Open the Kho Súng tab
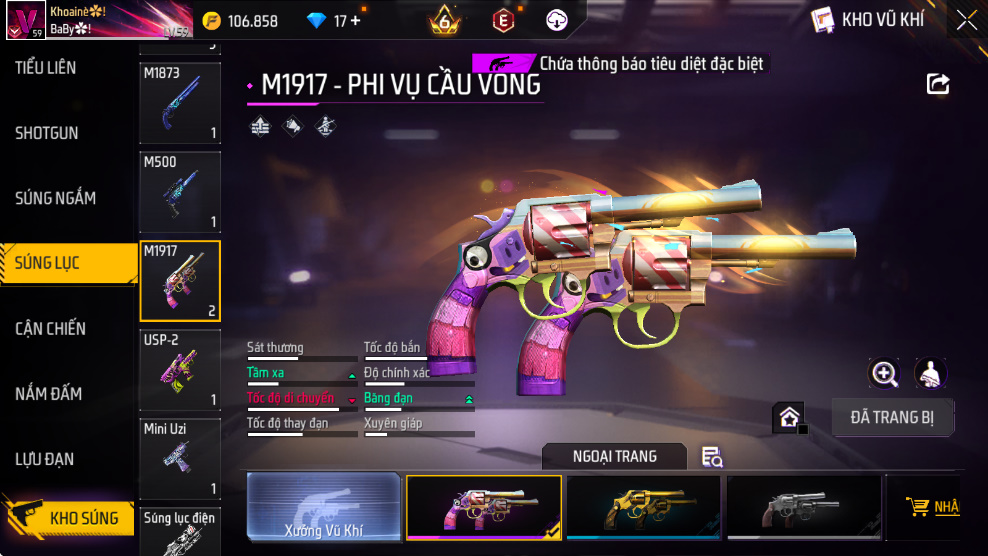This screenshot has height=556, width=988. 70,518
